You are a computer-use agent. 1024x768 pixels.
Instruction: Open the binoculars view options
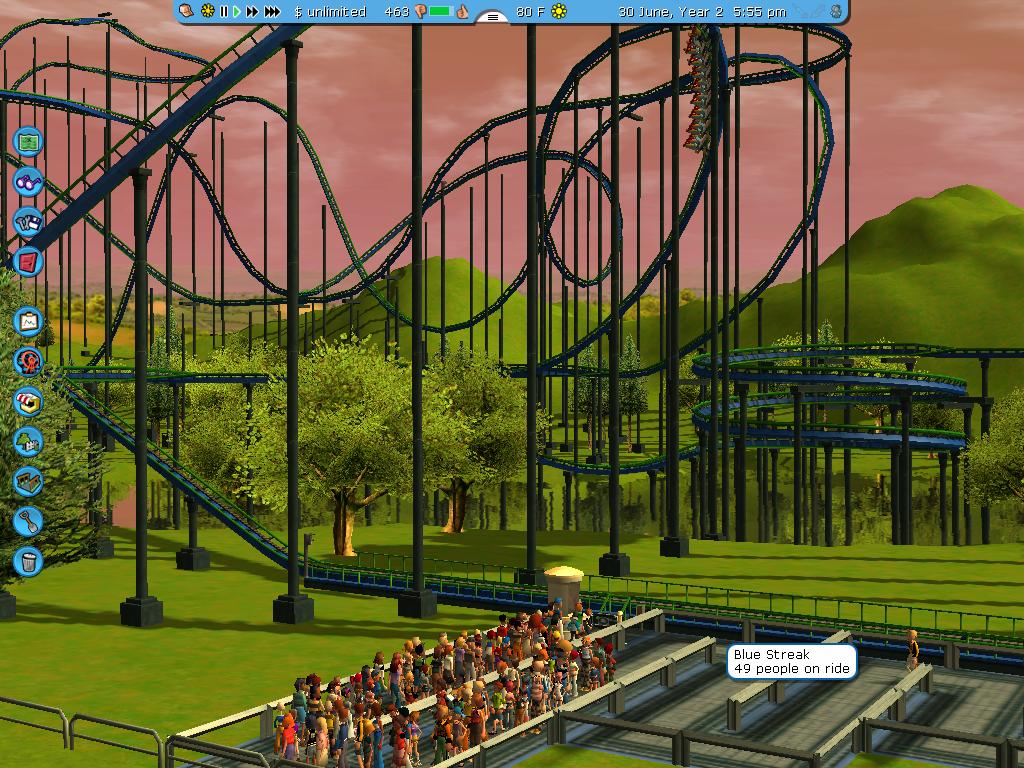[x=28, y=182]
